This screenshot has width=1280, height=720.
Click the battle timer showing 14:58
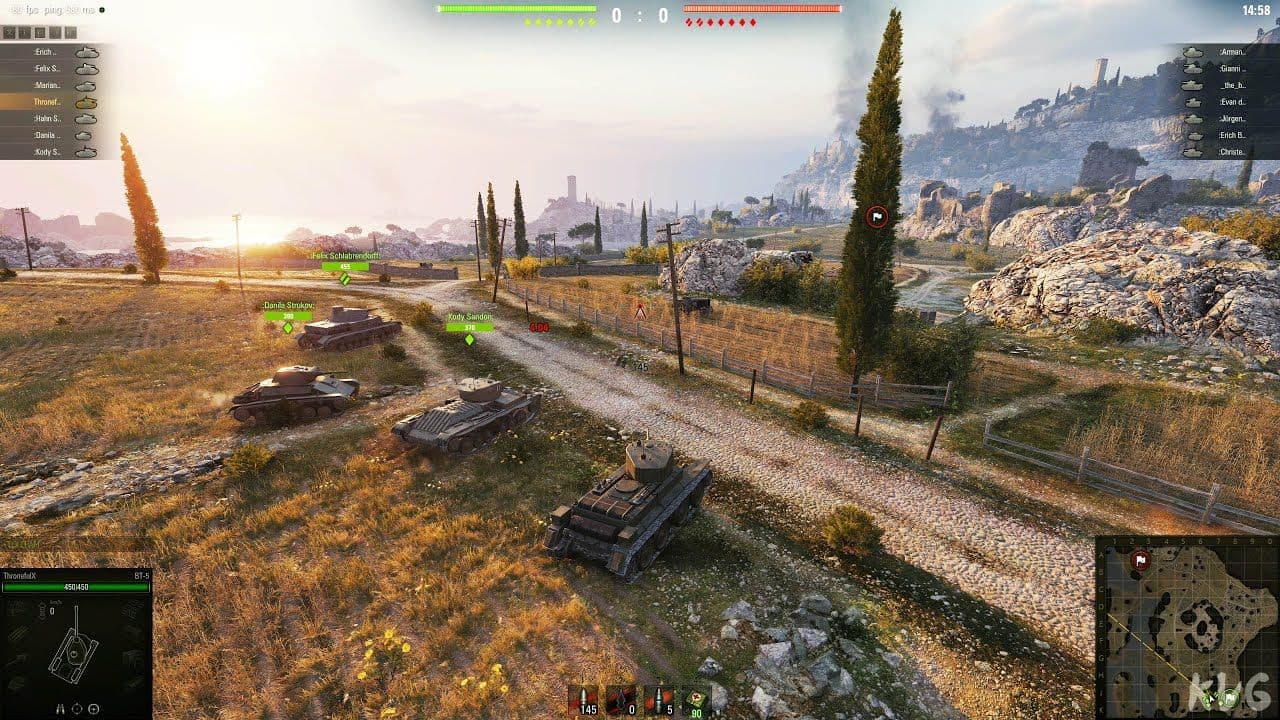pyautogui.click(x=1258, y=8)
